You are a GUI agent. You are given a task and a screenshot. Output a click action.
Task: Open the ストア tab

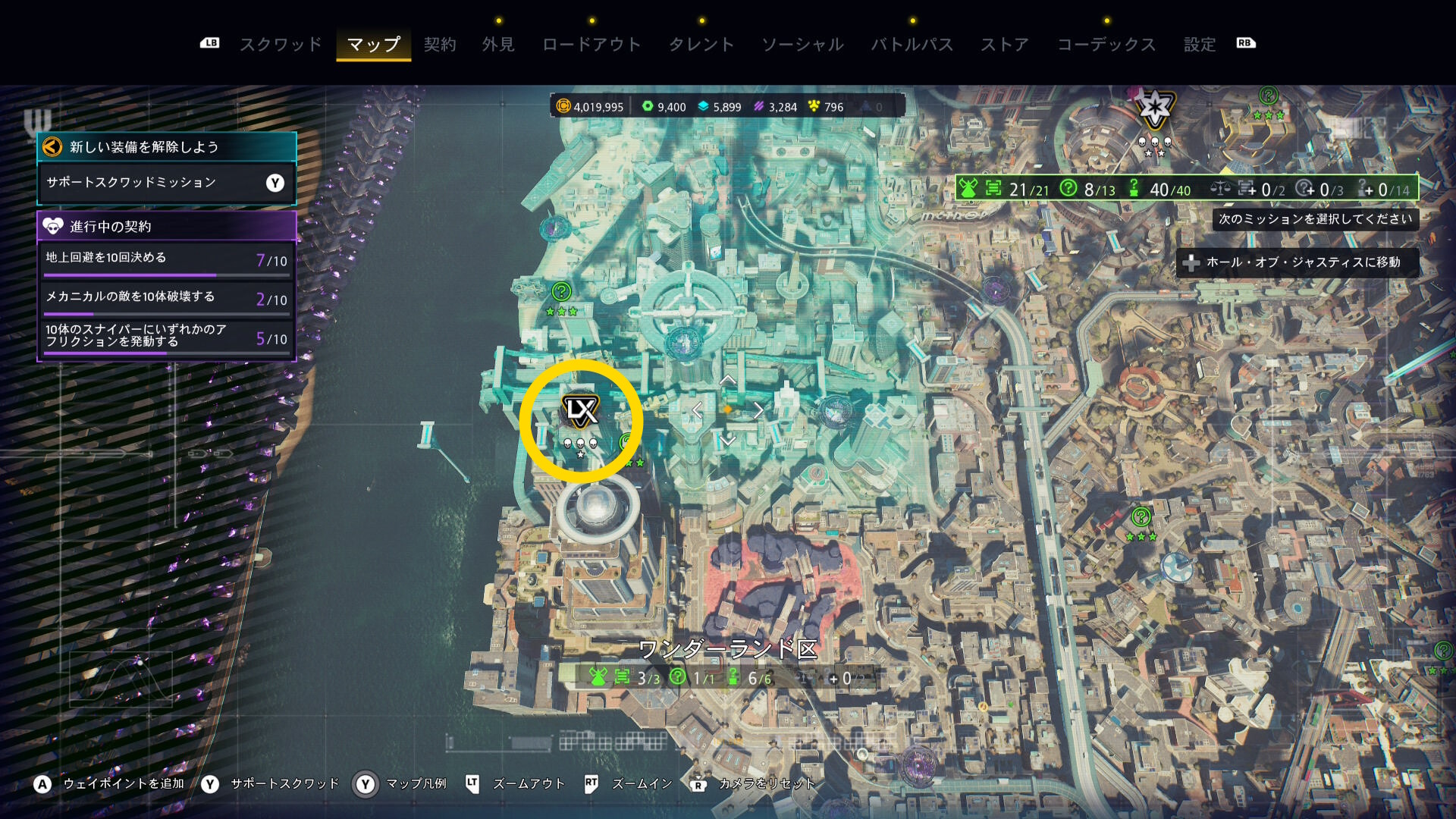[1005, 45]
